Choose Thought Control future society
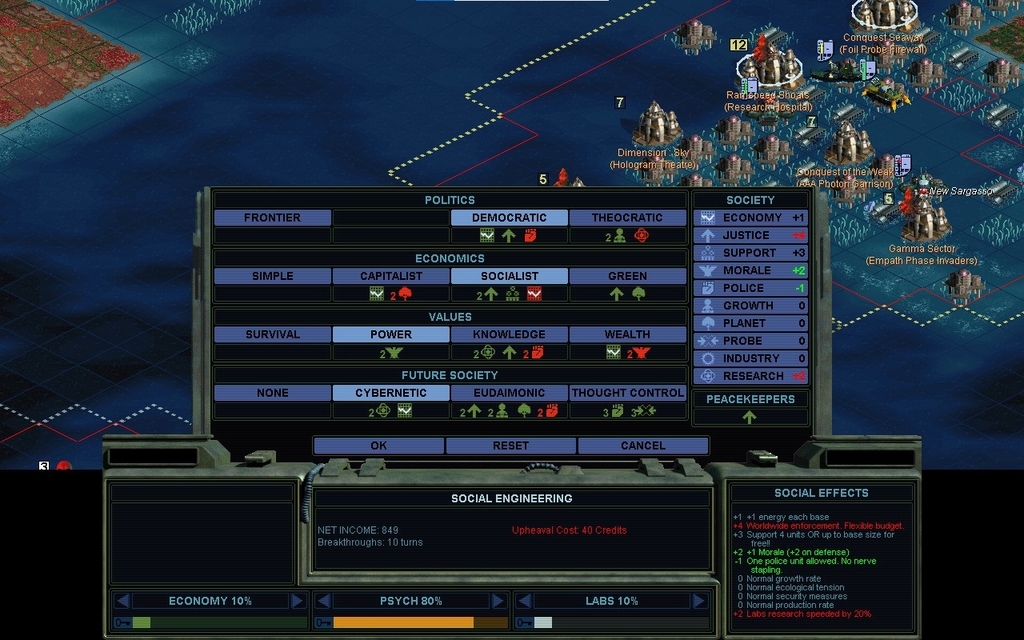Screen dimensions: 1024x640 click(627, 393)
